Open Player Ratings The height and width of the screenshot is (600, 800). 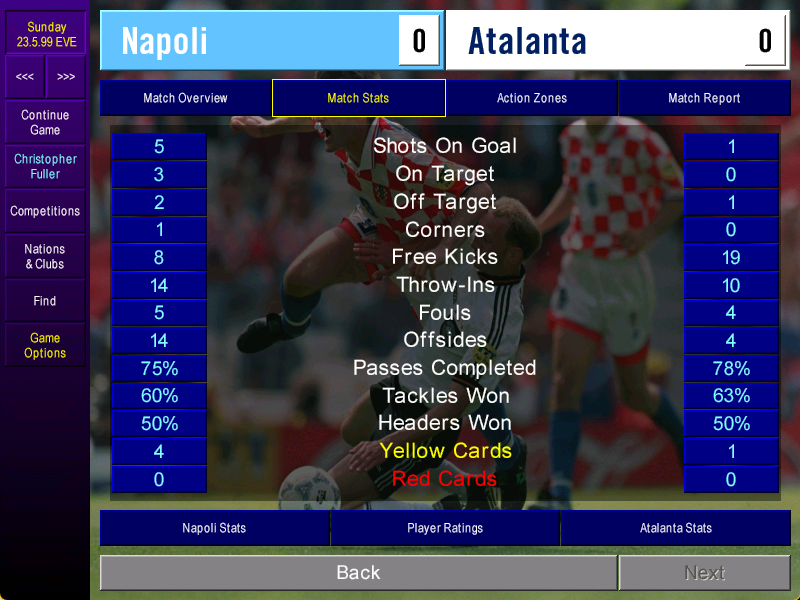445,528
